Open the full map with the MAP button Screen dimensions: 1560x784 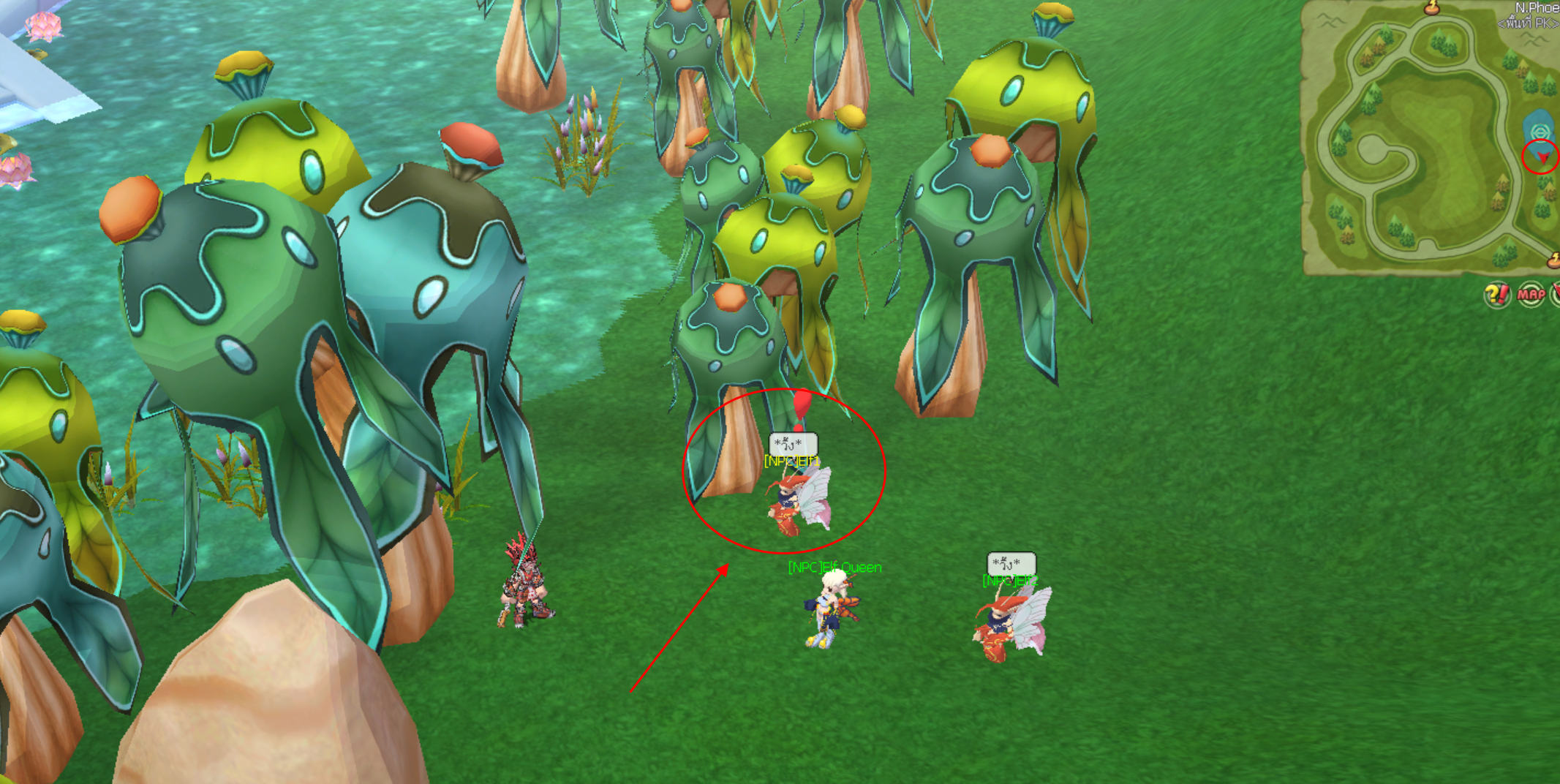(1530, 295)
